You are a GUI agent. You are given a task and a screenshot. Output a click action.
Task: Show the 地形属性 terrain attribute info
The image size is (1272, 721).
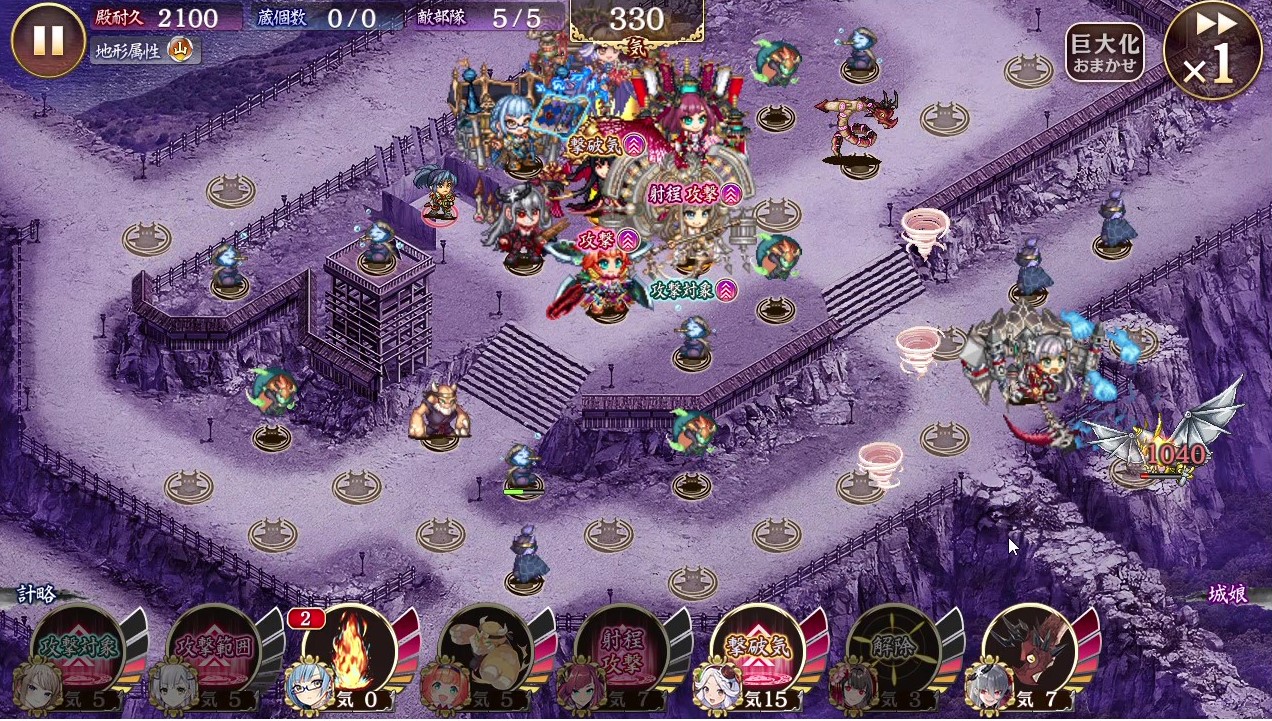[146, 49]
